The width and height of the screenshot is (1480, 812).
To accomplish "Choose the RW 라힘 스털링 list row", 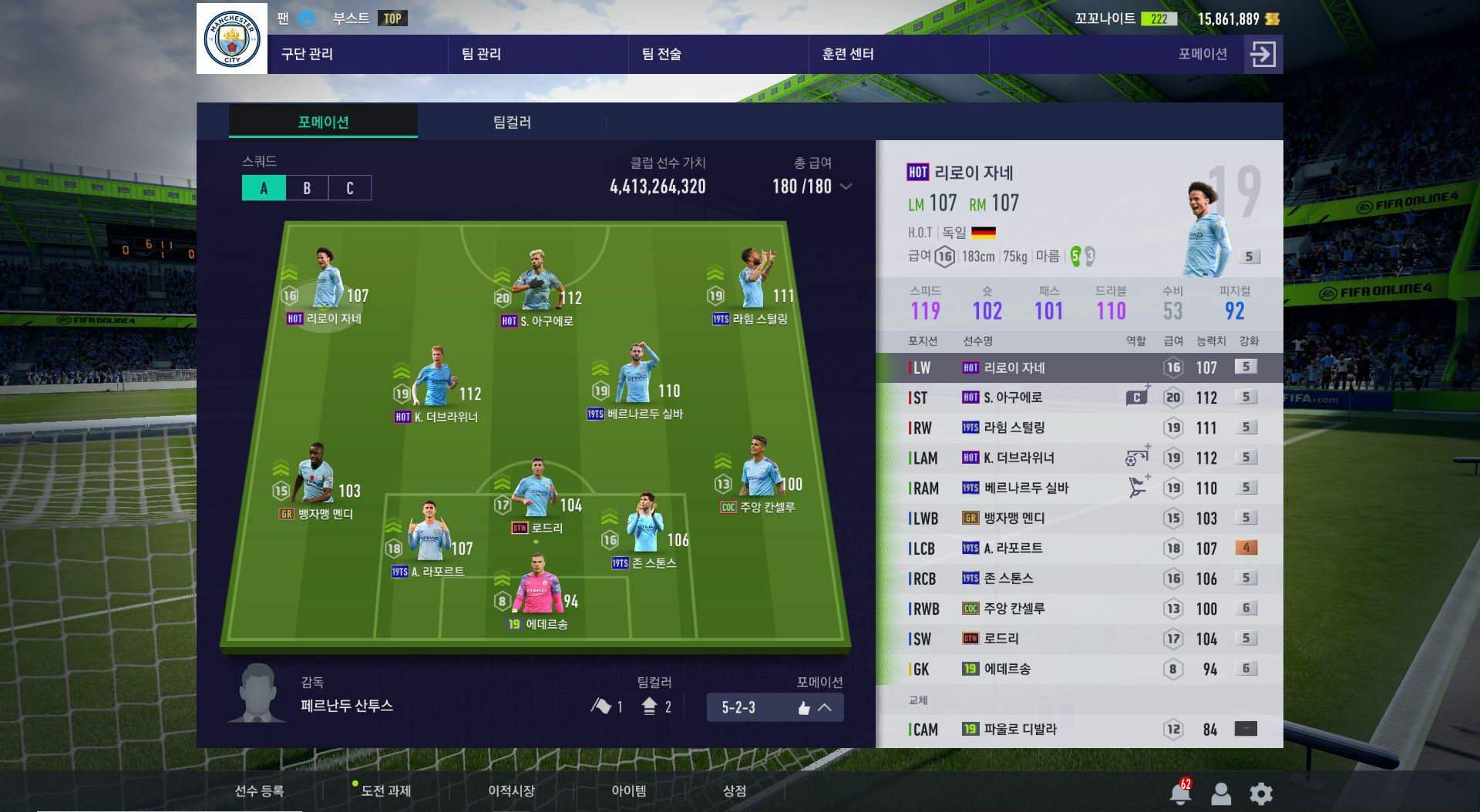I will [1079, 428].
